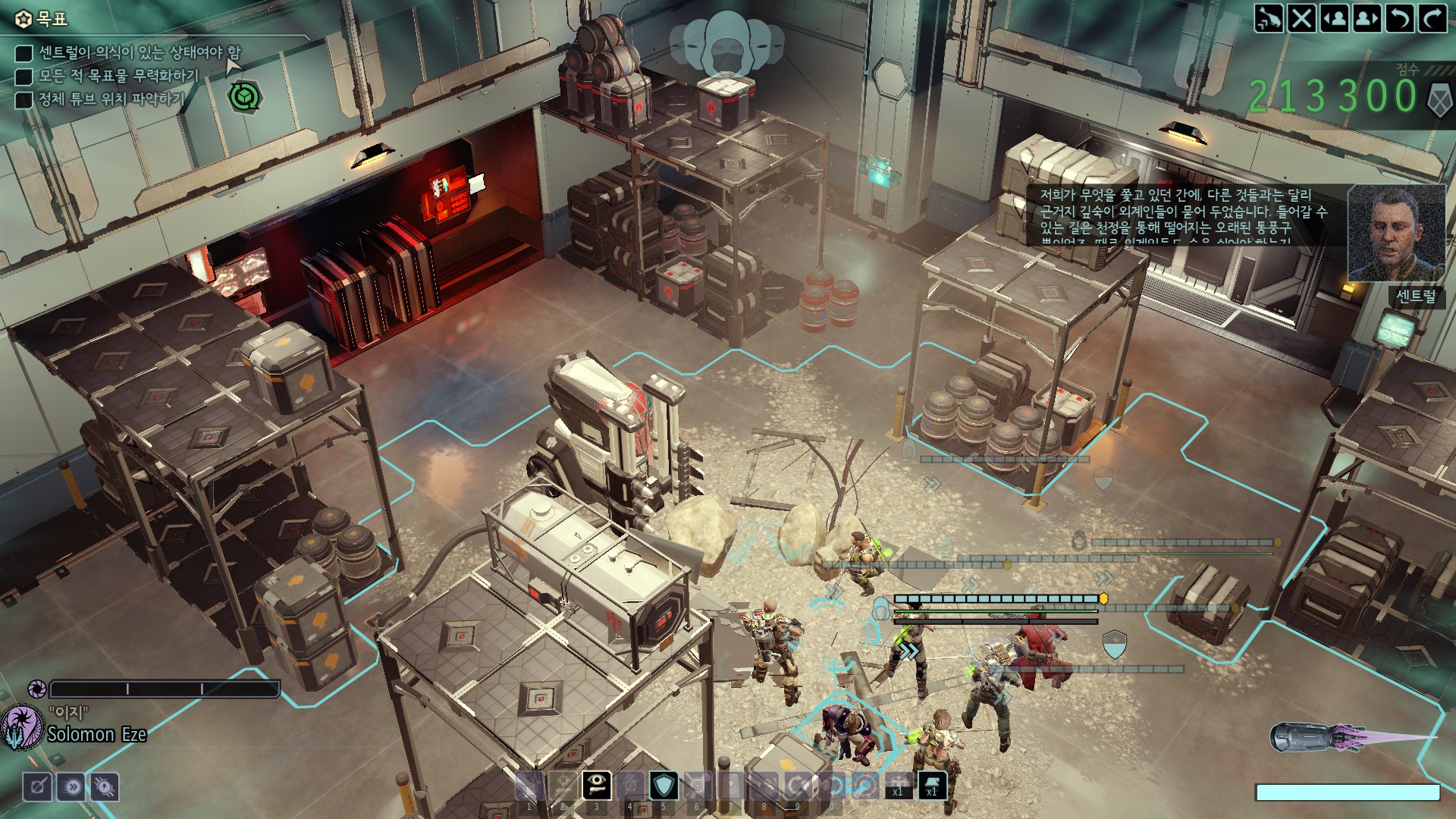1456x819 pixels.
Task: Click the X cancel button
Action: (x=1301, y=18)
